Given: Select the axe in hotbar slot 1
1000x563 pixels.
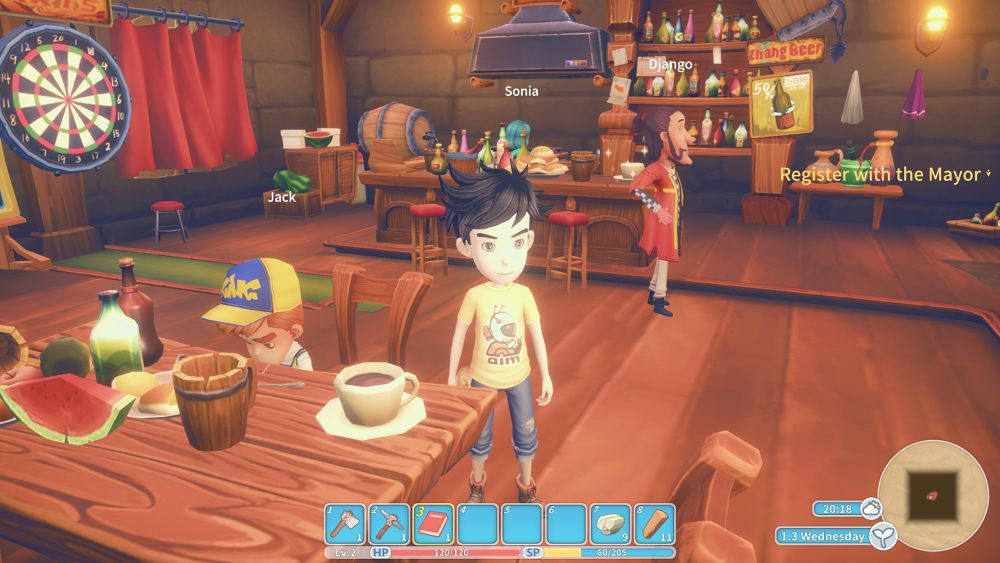Looking at the screenshot, I should coord(346,523).
